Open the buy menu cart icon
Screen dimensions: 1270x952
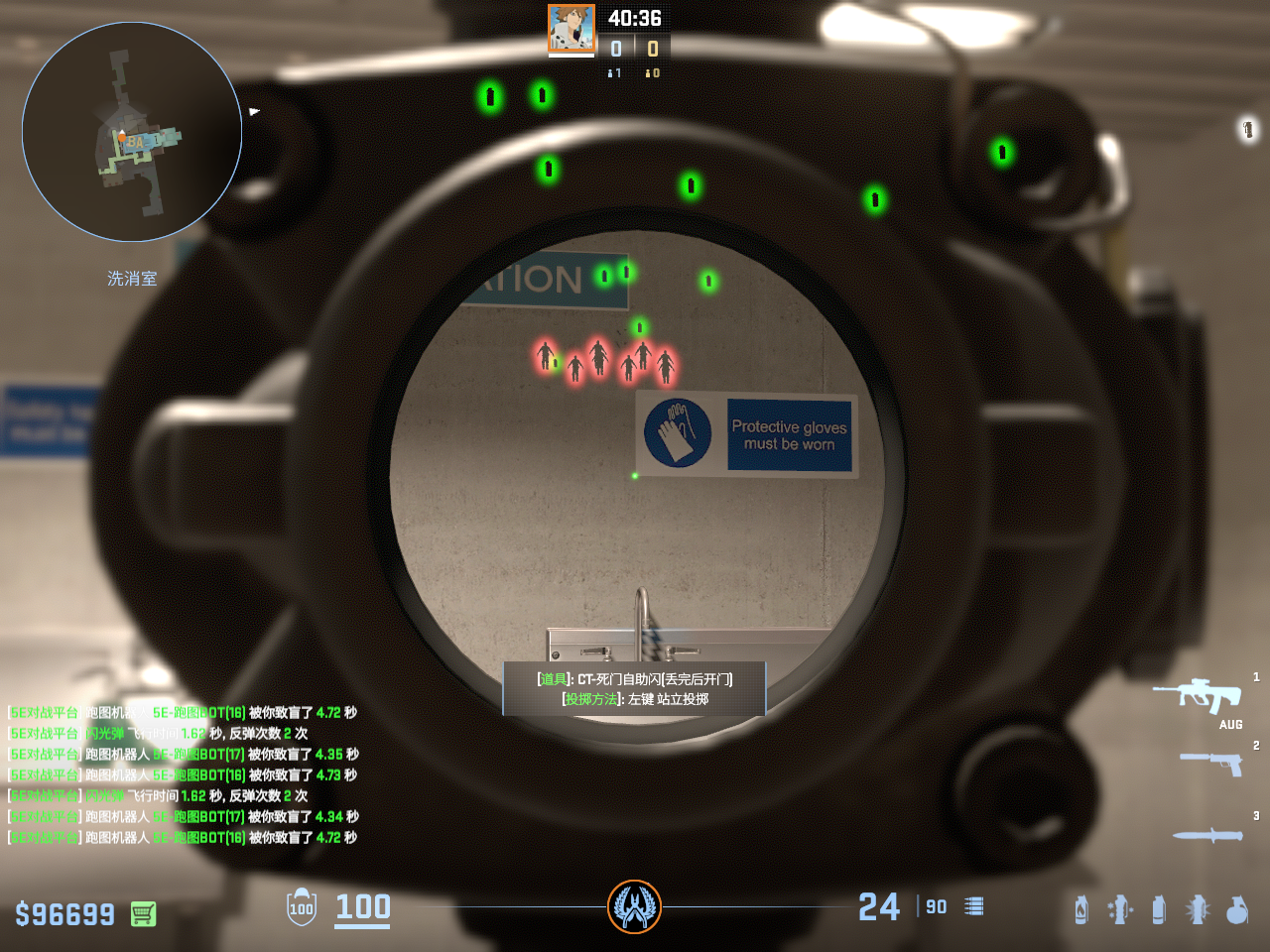pyautogui.click(x=144, y=913)
